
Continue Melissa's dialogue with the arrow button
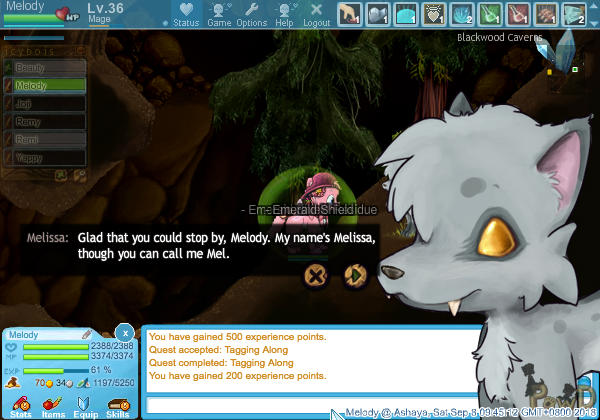(353, 275)
